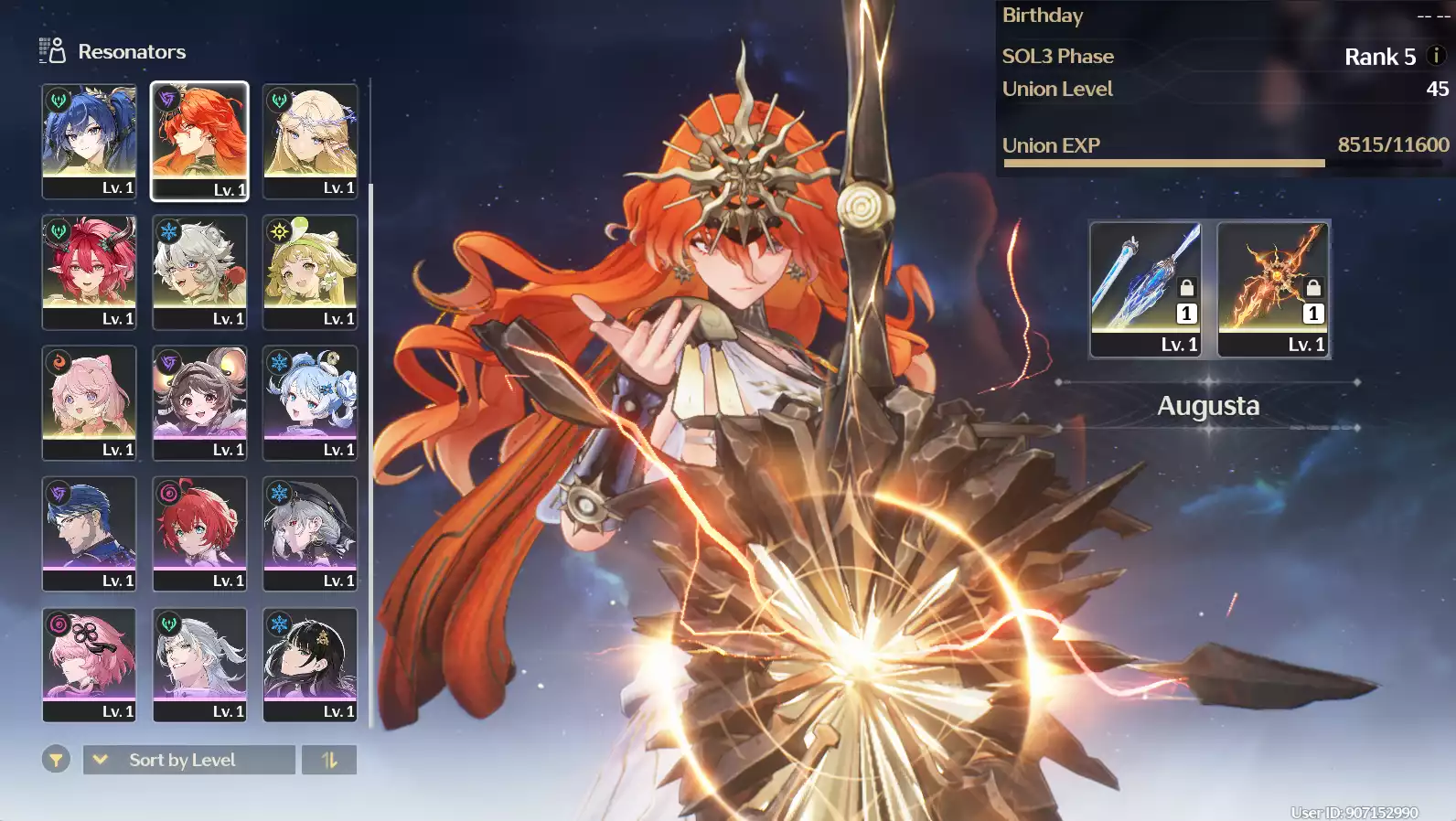Viewport: 1456px width, 821px height.
Task: Choose the black-haired resonator with yellow flower
Action: tap(310, 665)
